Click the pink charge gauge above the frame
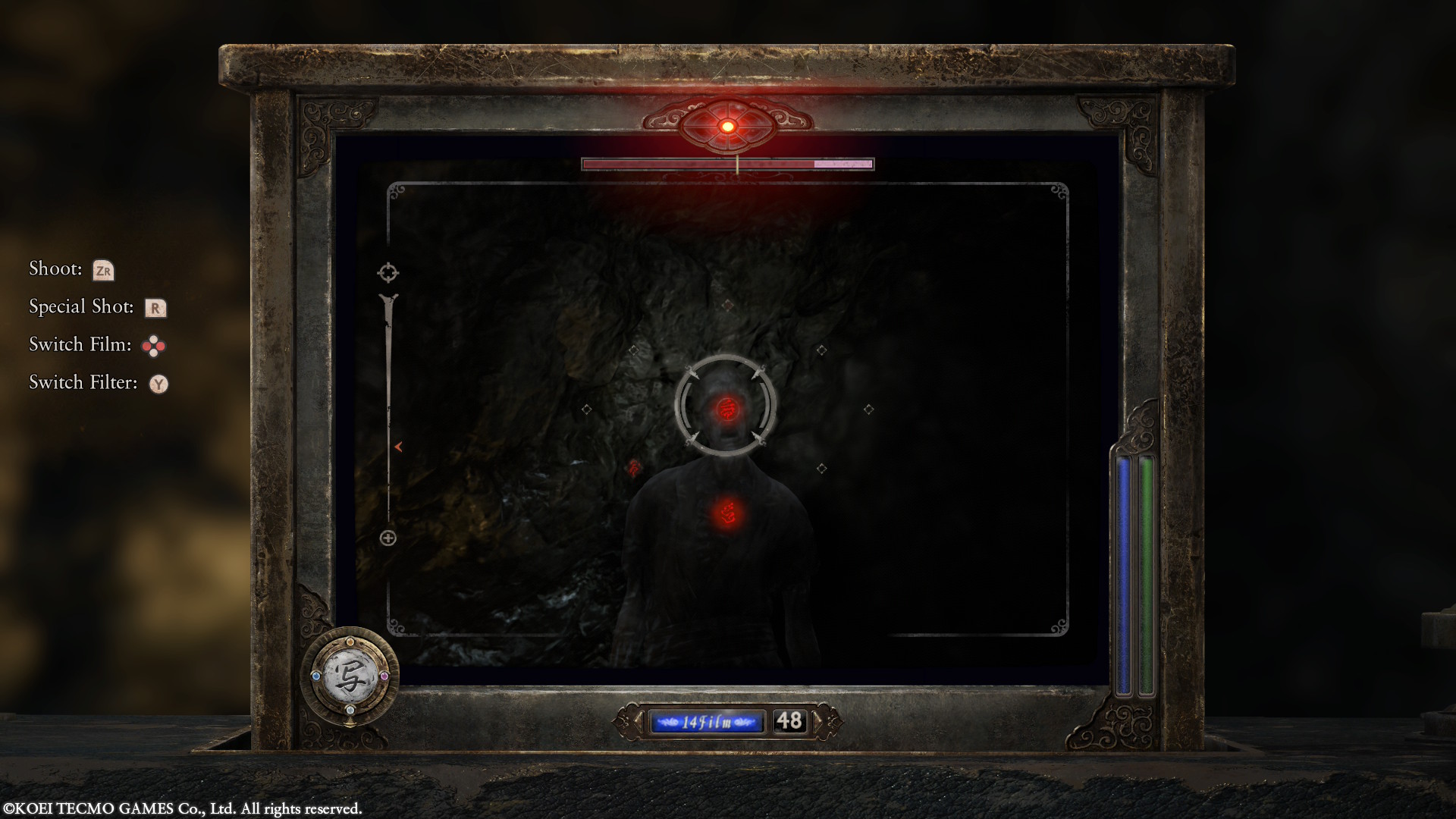 [728, 164]
